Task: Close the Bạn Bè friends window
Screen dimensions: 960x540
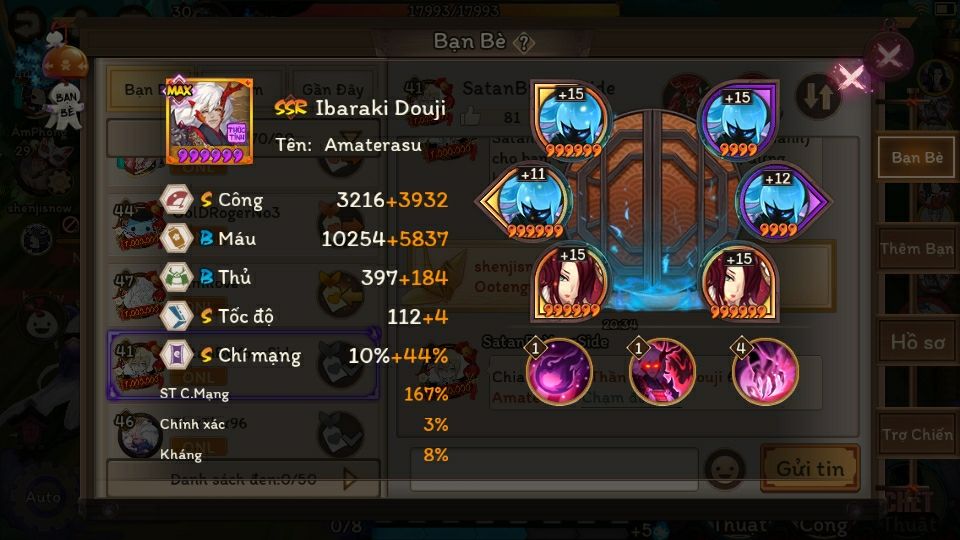Action: [888, 56]
